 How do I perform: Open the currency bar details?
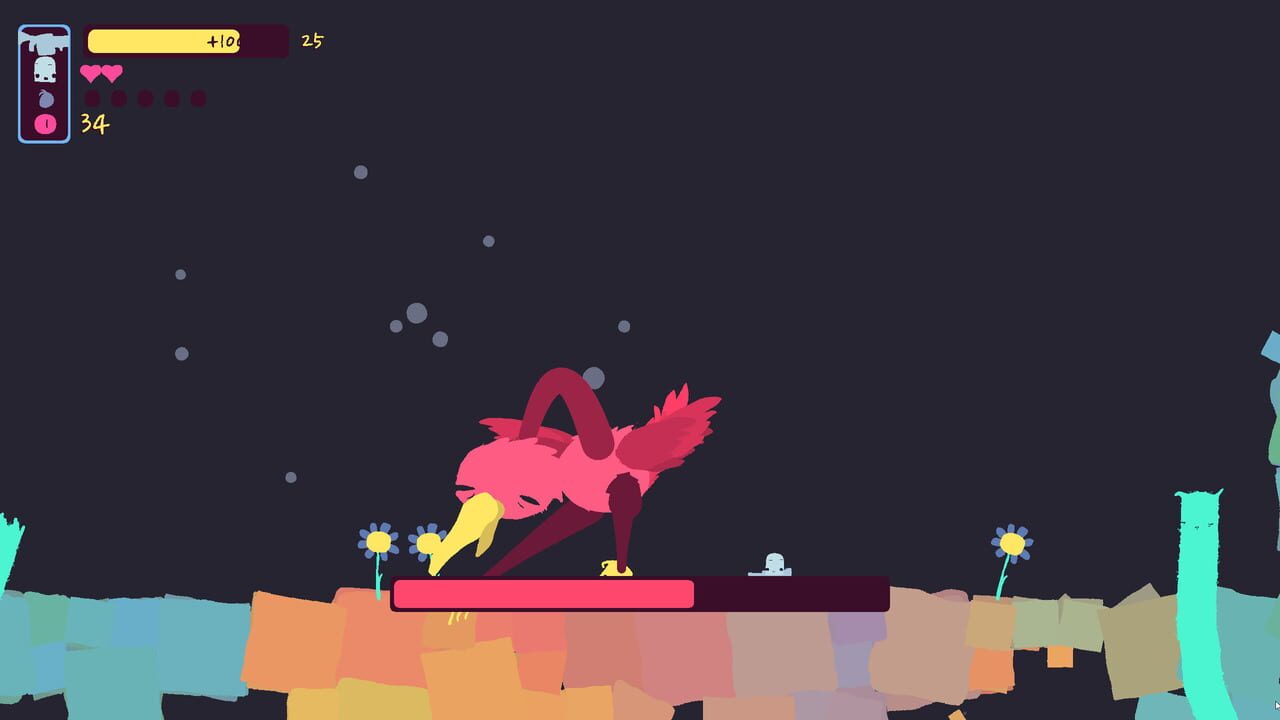point(185,41)
